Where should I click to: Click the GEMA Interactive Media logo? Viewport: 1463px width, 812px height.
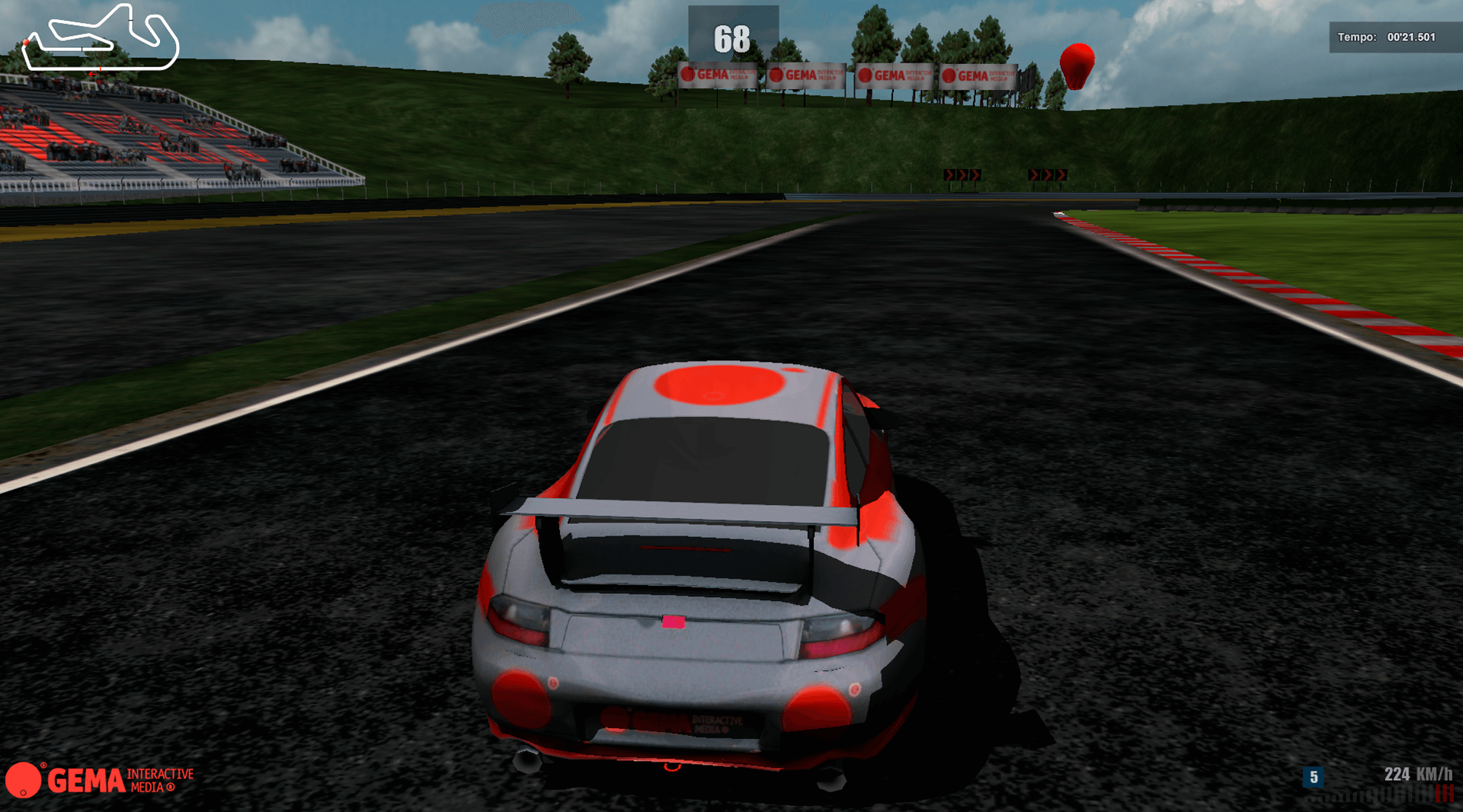pyautogui.click(x=99, y=779)
